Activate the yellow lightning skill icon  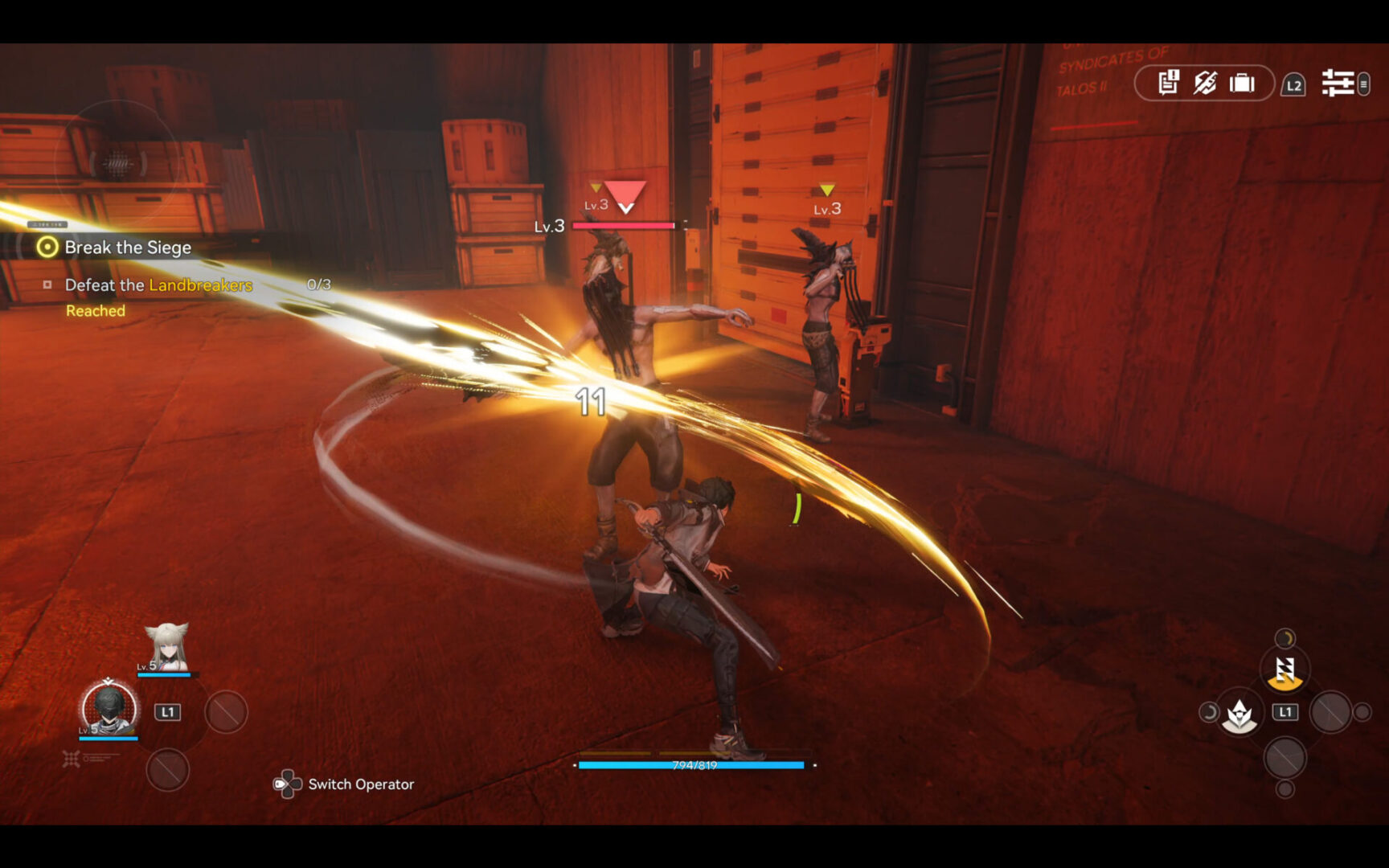[x=1287, y=668]
